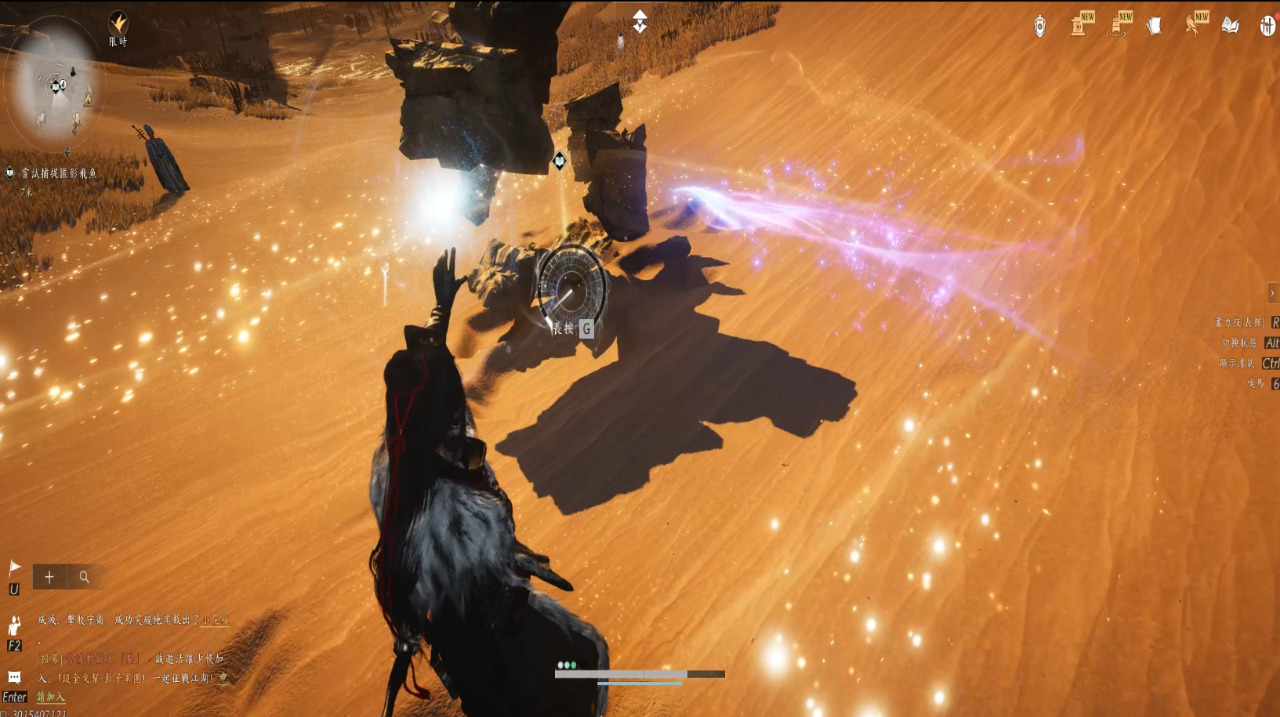Image resolution: width=1280 pixels, height=717 pixels.
Task: Open the stamp seal icon marked NEW
Action: click(x=1080, y=25)
